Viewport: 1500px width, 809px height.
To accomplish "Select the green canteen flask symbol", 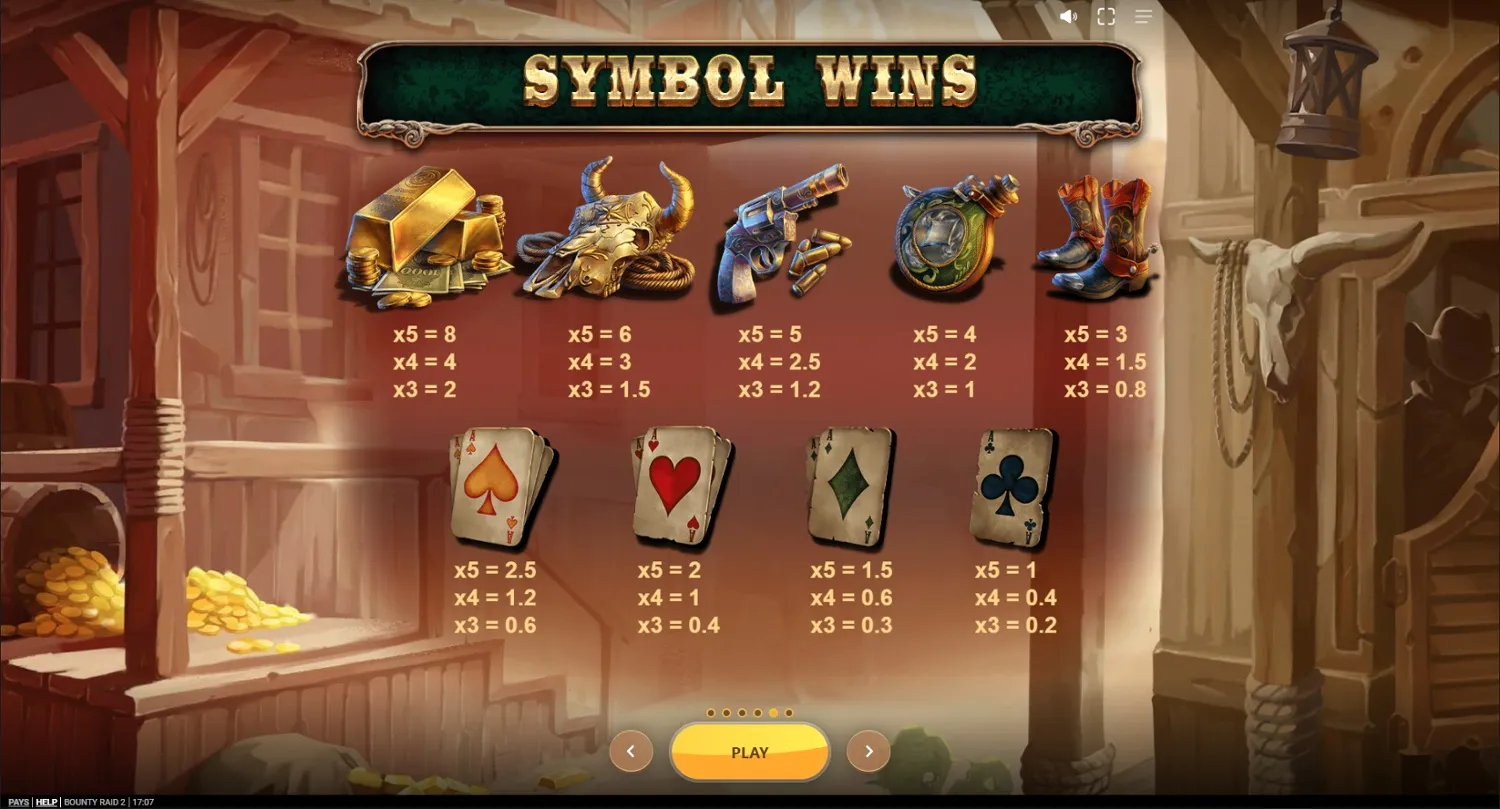I will pyautogui.click(x=955, y=240).
